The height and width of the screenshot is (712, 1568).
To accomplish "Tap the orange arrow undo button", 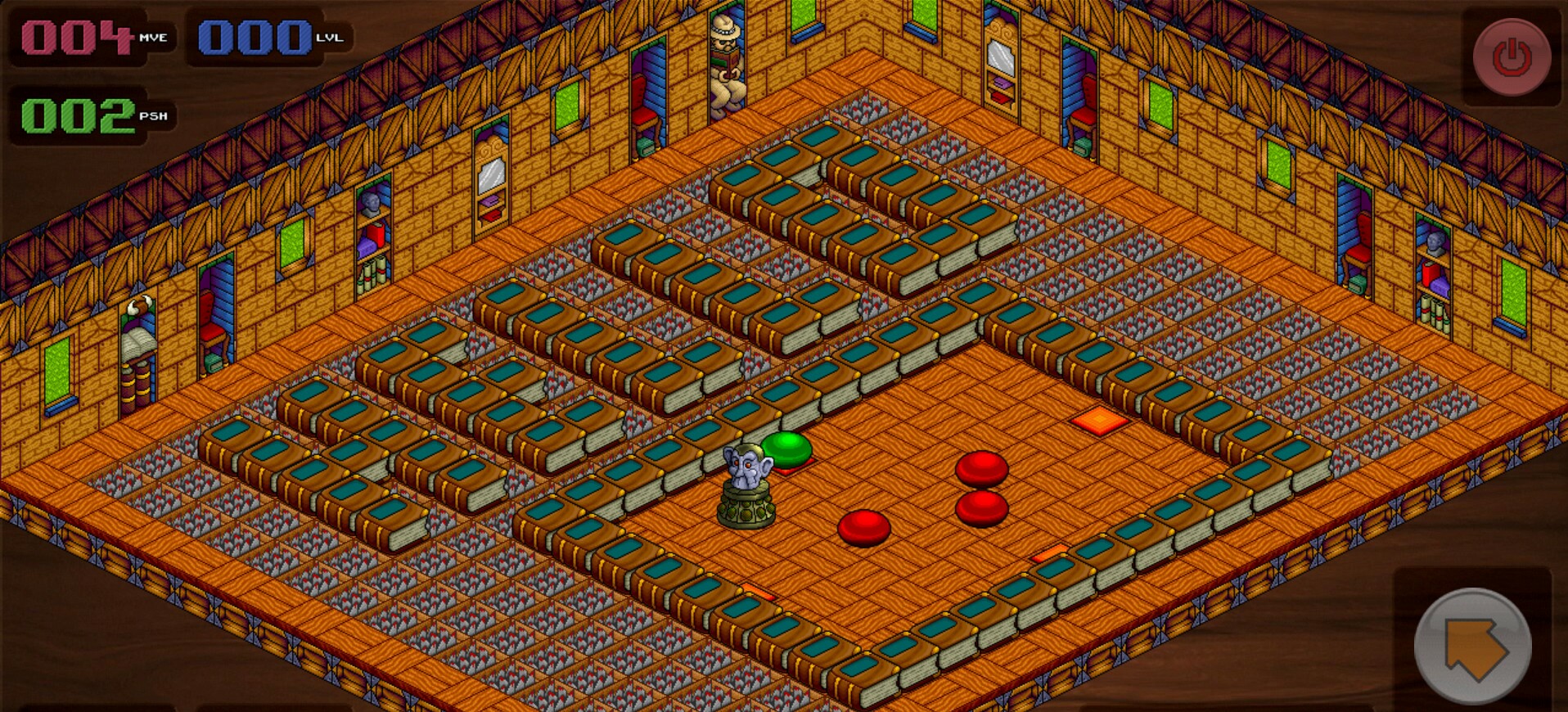I will point(1472,646).
